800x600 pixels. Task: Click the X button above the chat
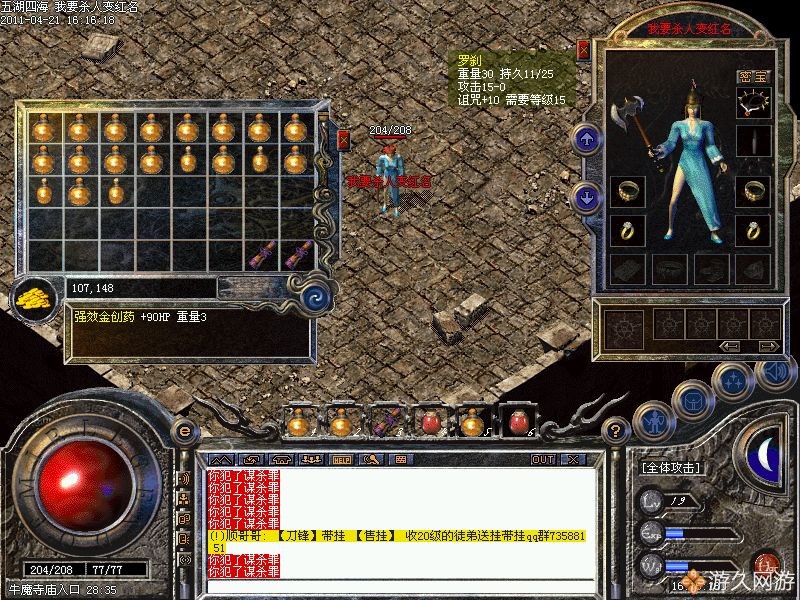point(572,460)
